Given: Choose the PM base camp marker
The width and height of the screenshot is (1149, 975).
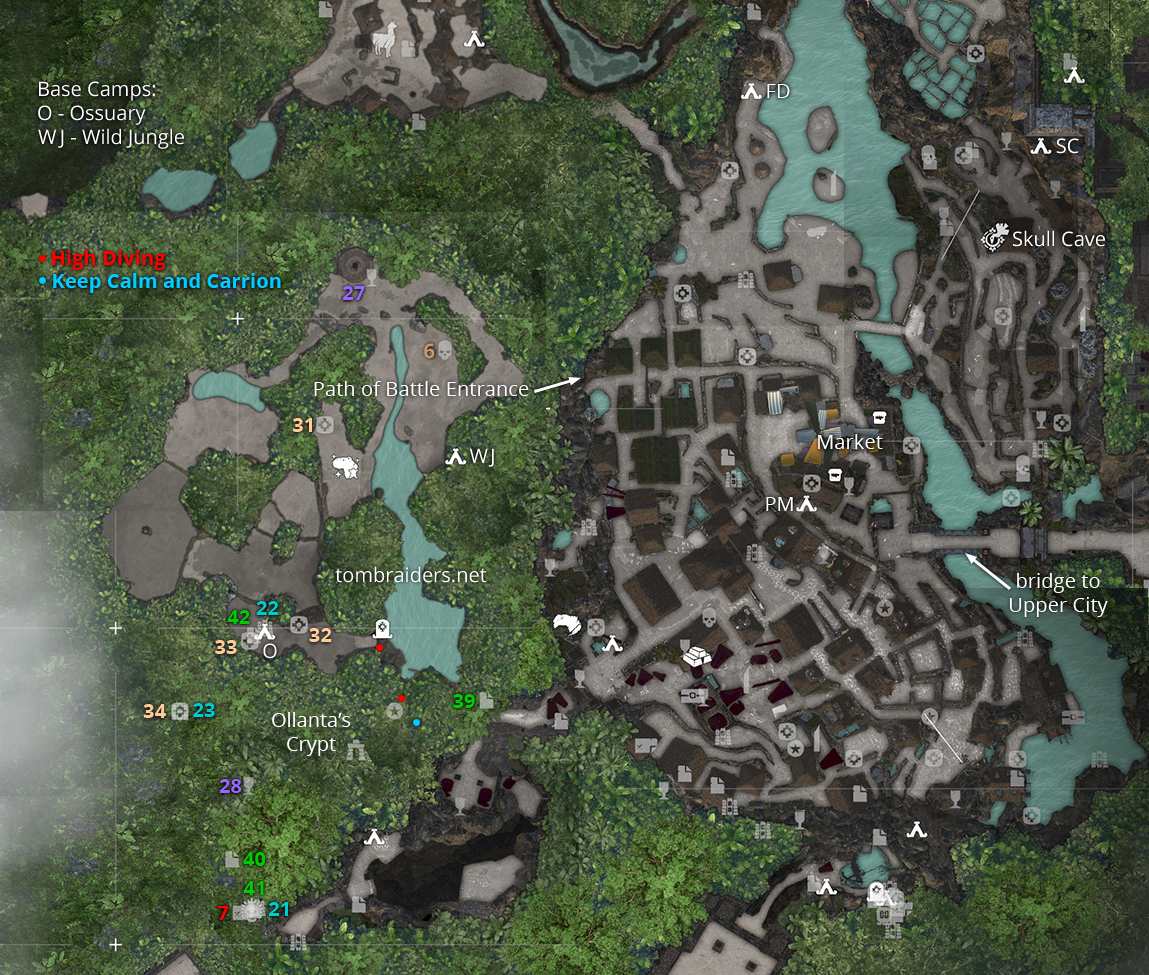Looking at the screenshot, I should pyautogui.click(x=807, y=505).
